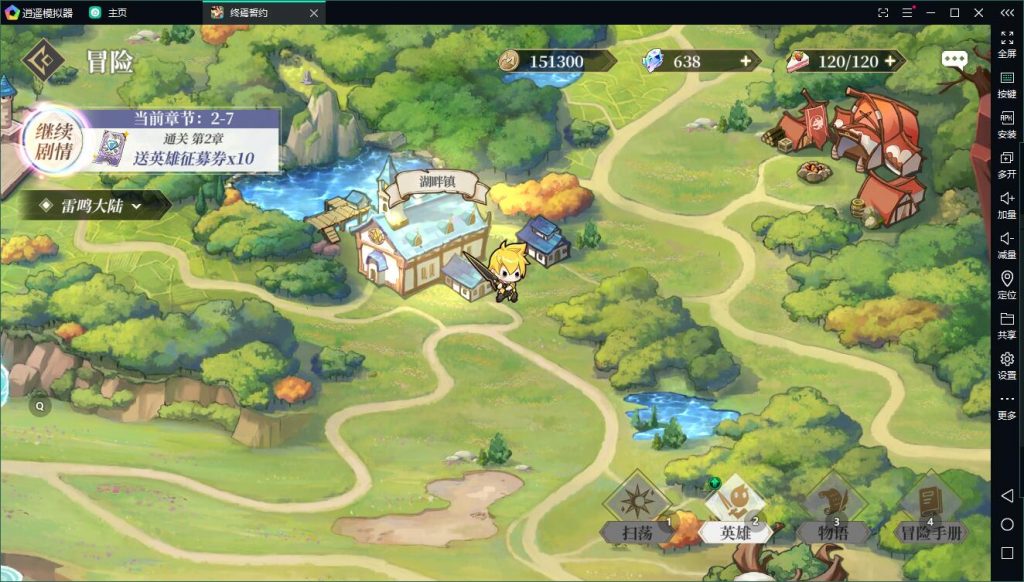Screen dimensions: 1024x582
Task: Refill cake stamina with the plus button
Action: [x=888, y=61]
